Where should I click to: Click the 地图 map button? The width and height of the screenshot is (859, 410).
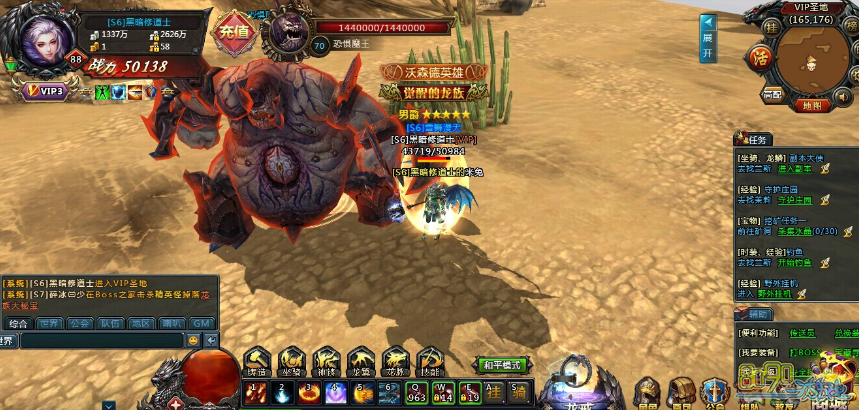click(811, 105)
